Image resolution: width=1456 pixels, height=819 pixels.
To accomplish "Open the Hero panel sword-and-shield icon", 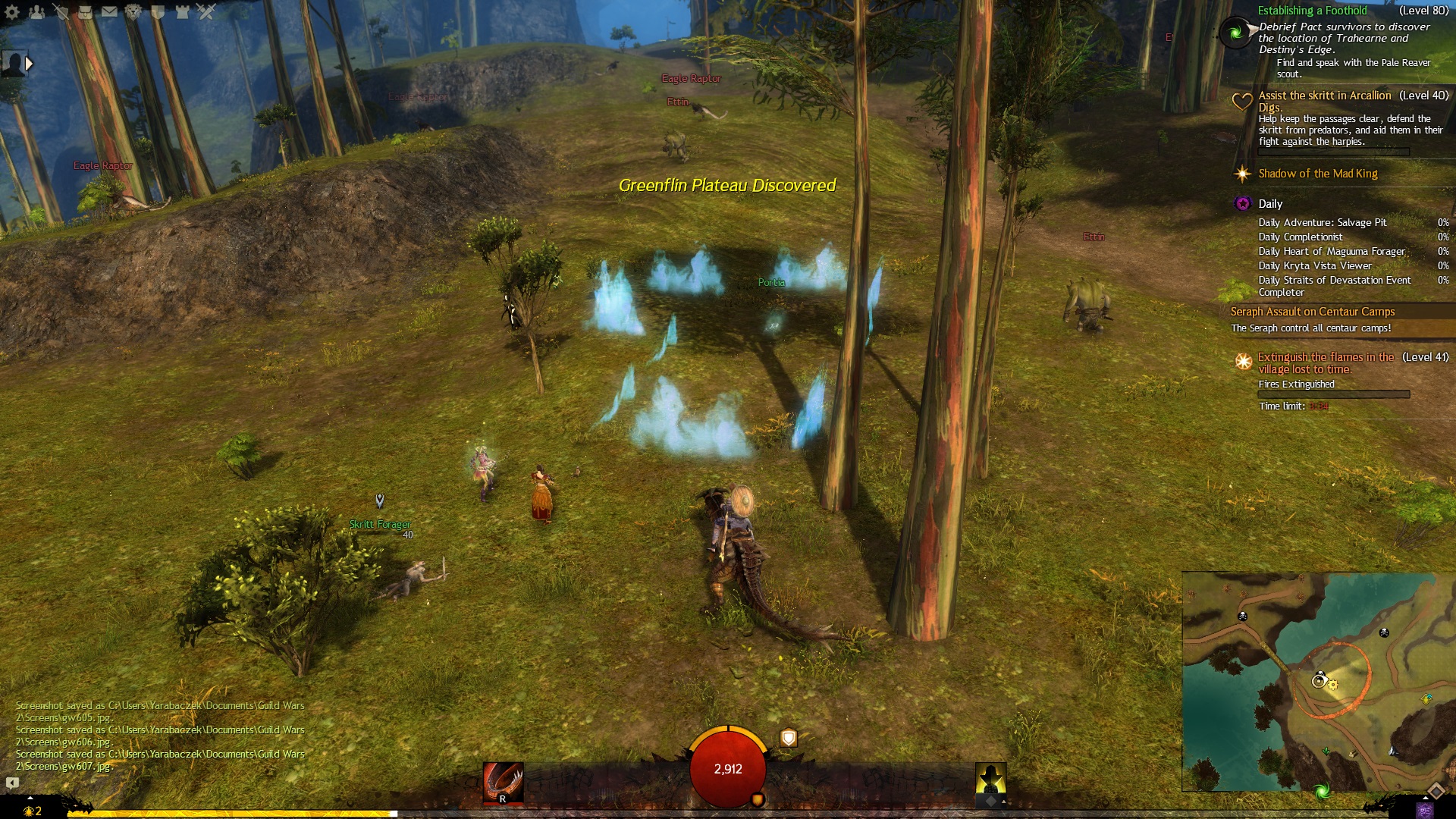I will pyautogui.click(x=61, y=11).
